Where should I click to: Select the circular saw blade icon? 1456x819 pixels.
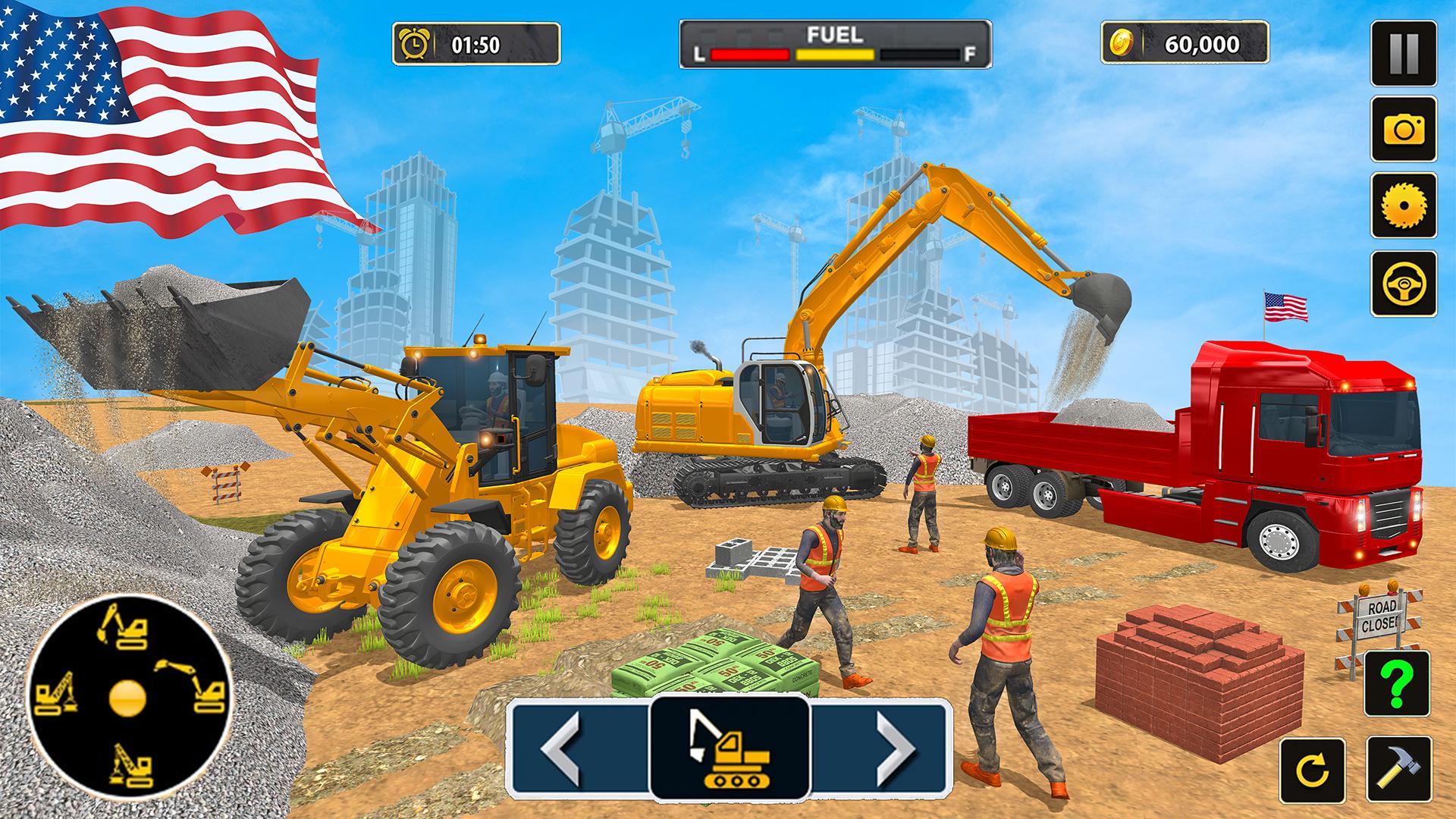click(x=1403, y=206)
